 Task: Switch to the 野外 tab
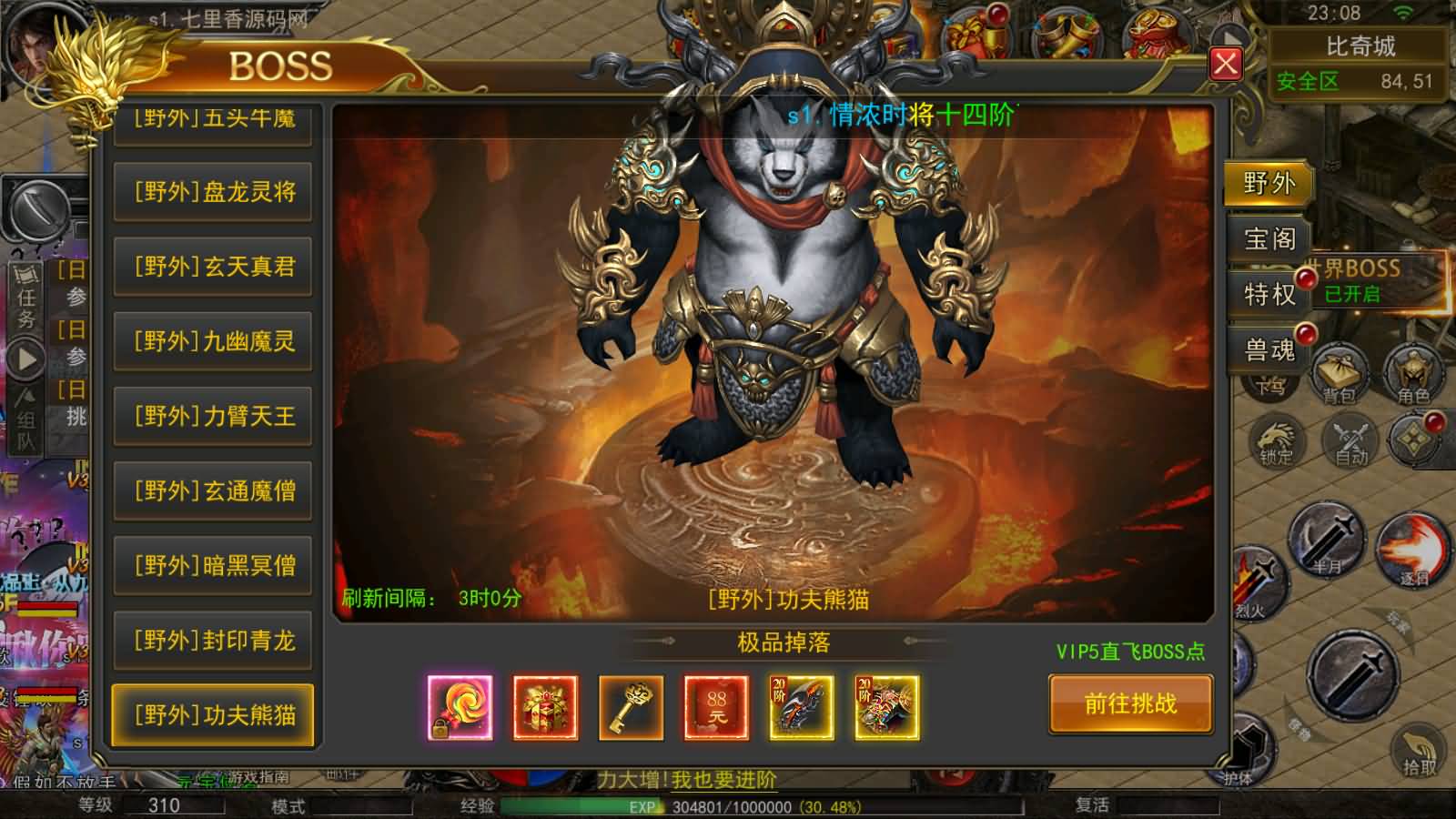[1268, 183]
